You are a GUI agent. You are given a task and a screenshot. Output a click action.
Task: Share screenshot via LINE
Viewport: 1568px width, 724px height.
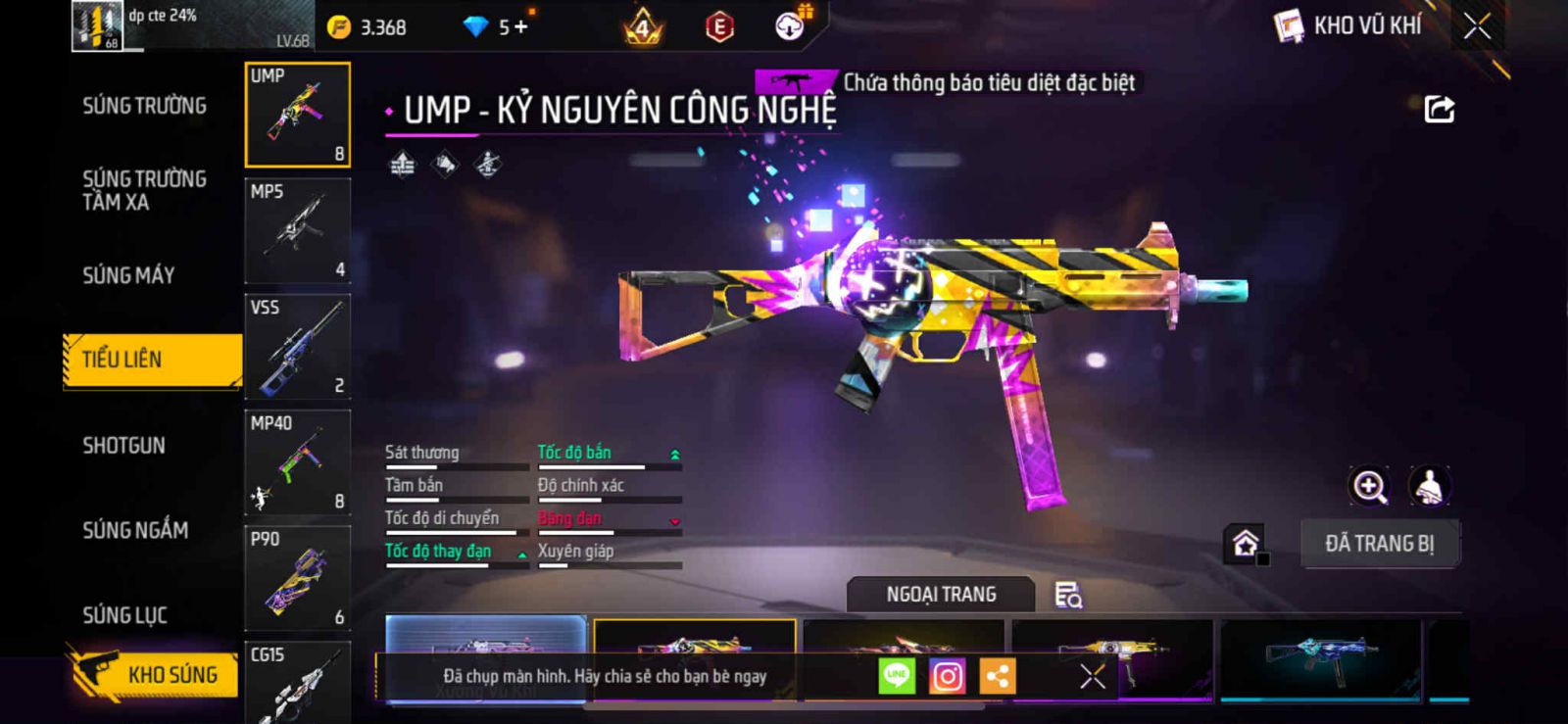coord(896,676)
